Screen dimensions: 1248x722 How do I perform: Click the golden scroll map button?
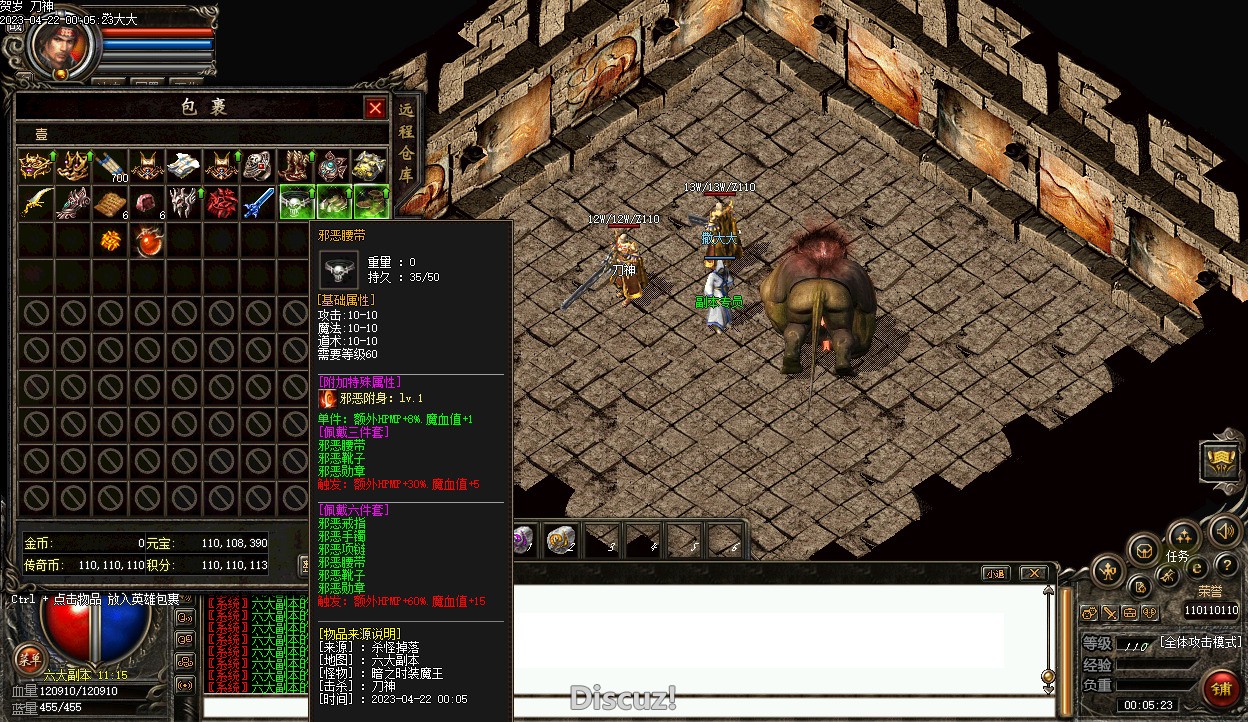tap(1219, 461)
